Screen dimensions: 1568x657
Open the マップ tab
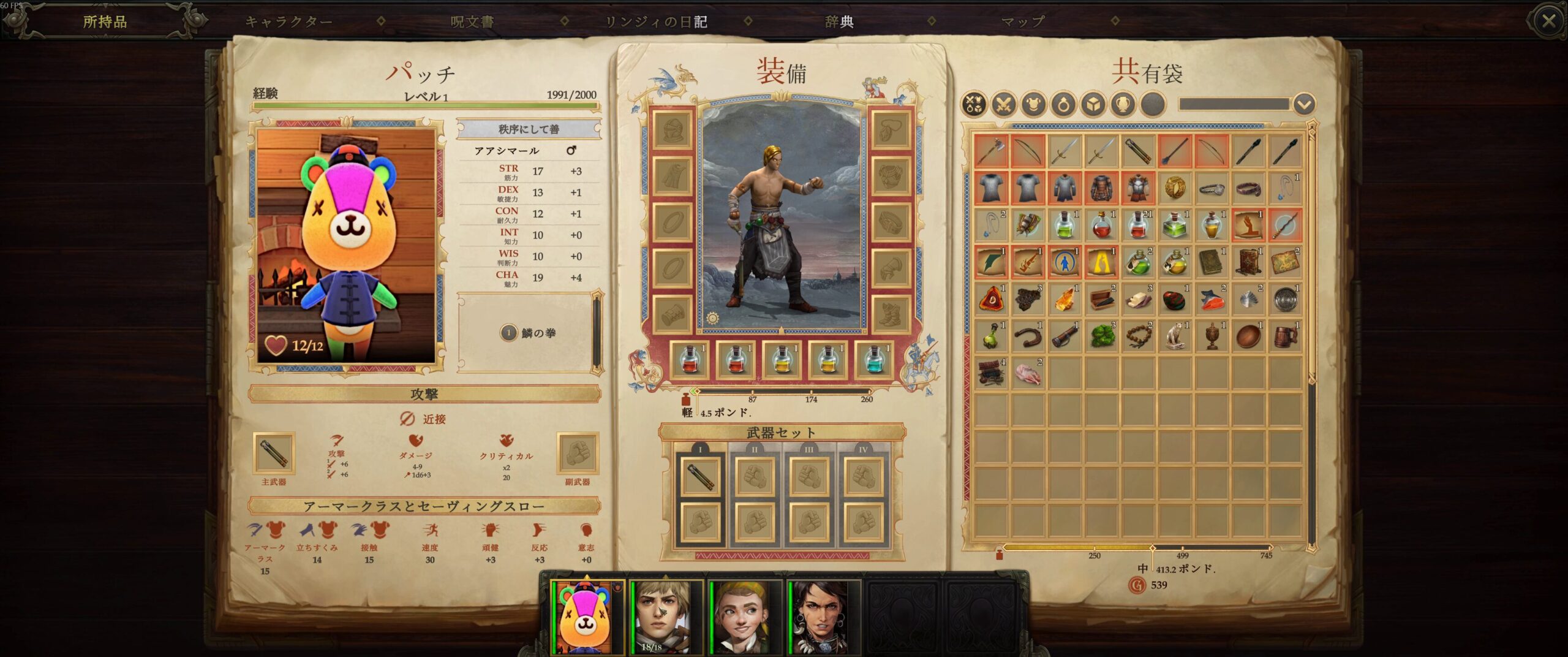(1022, 22)
